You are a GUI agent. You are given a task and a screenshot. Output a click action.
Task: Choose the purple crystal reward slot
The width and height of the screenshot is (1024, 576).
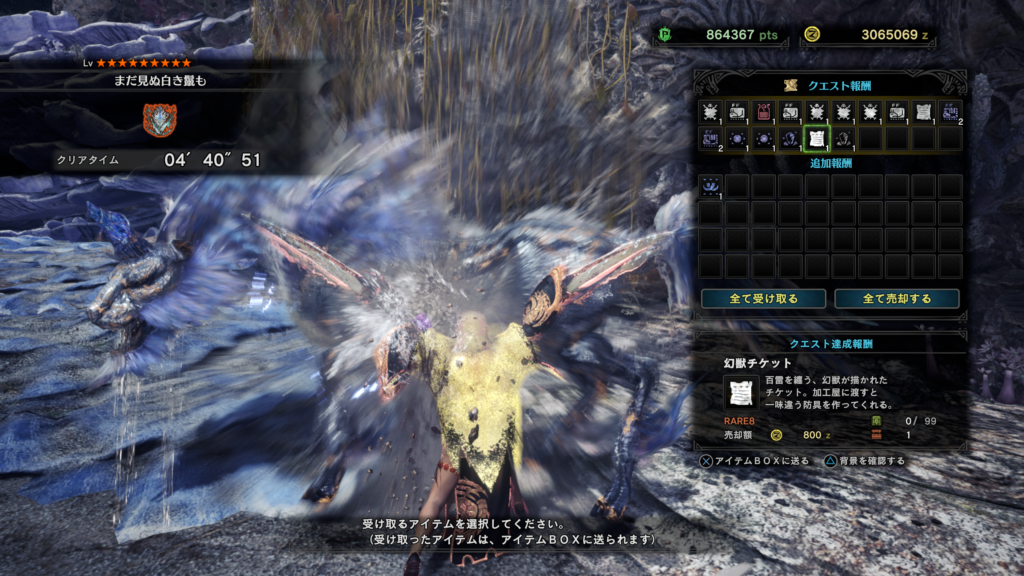coord(791,138)
